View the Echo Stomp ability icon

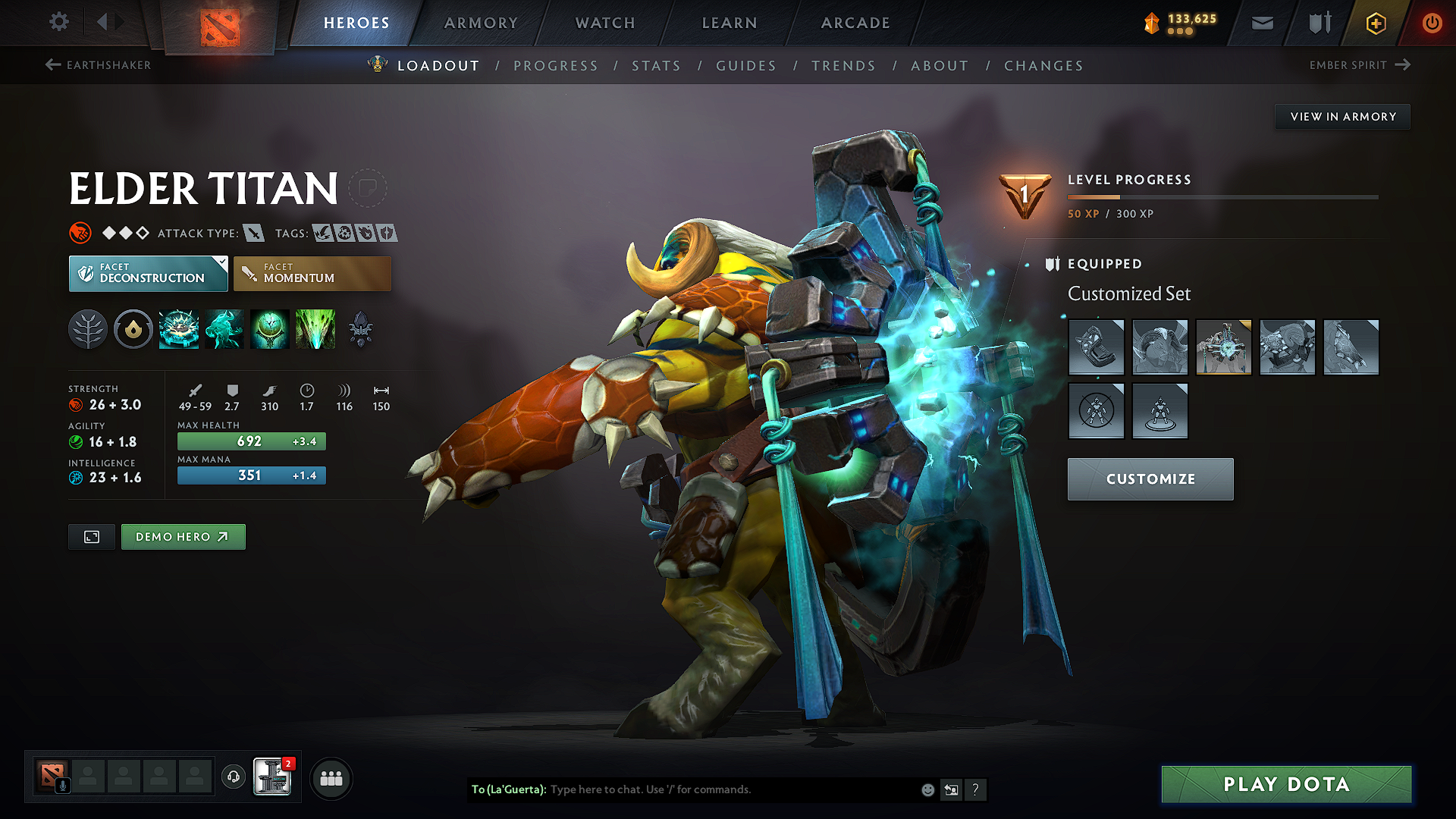coord(178,329)
